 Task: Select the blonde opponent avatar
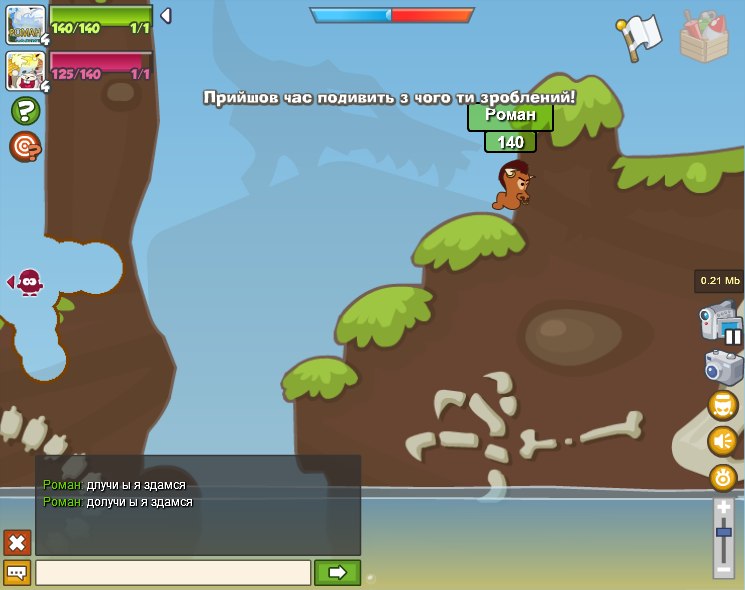(25, 70)
